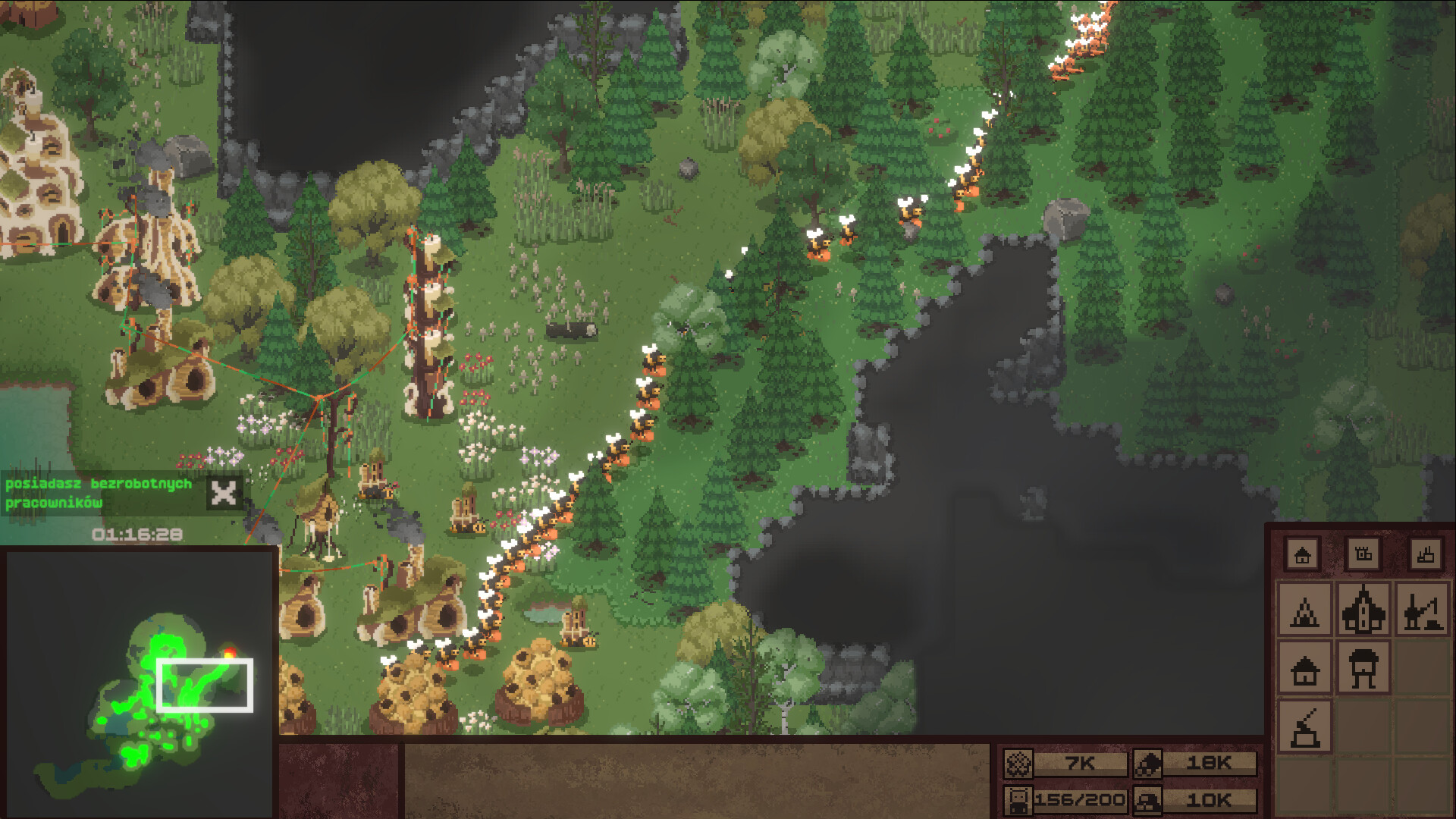Switch to the factory building category tab

pyautogui.click(x=1425, y=554)
